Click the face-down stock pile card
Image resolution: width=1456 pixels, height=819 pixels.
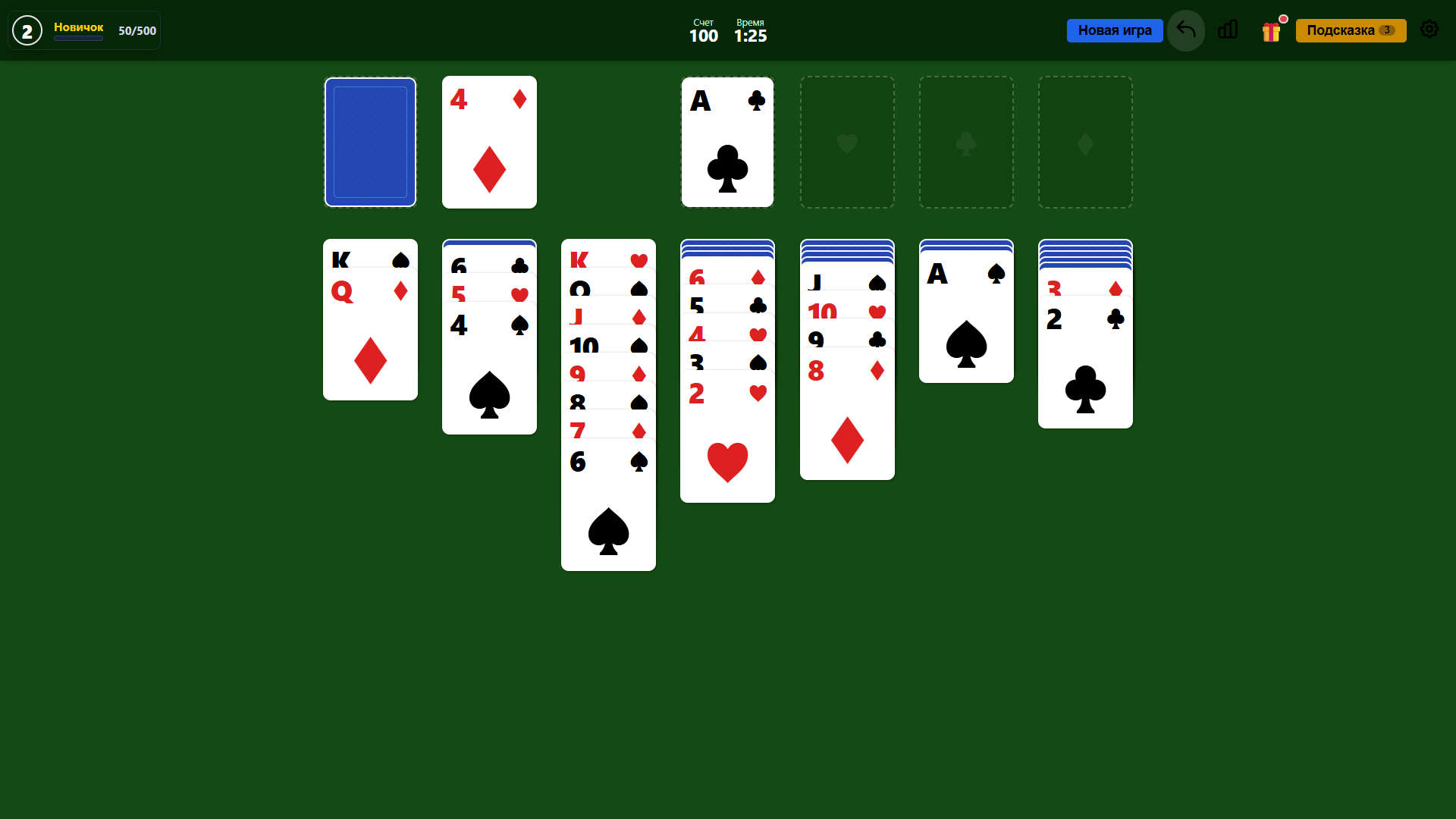pos(370,142)
